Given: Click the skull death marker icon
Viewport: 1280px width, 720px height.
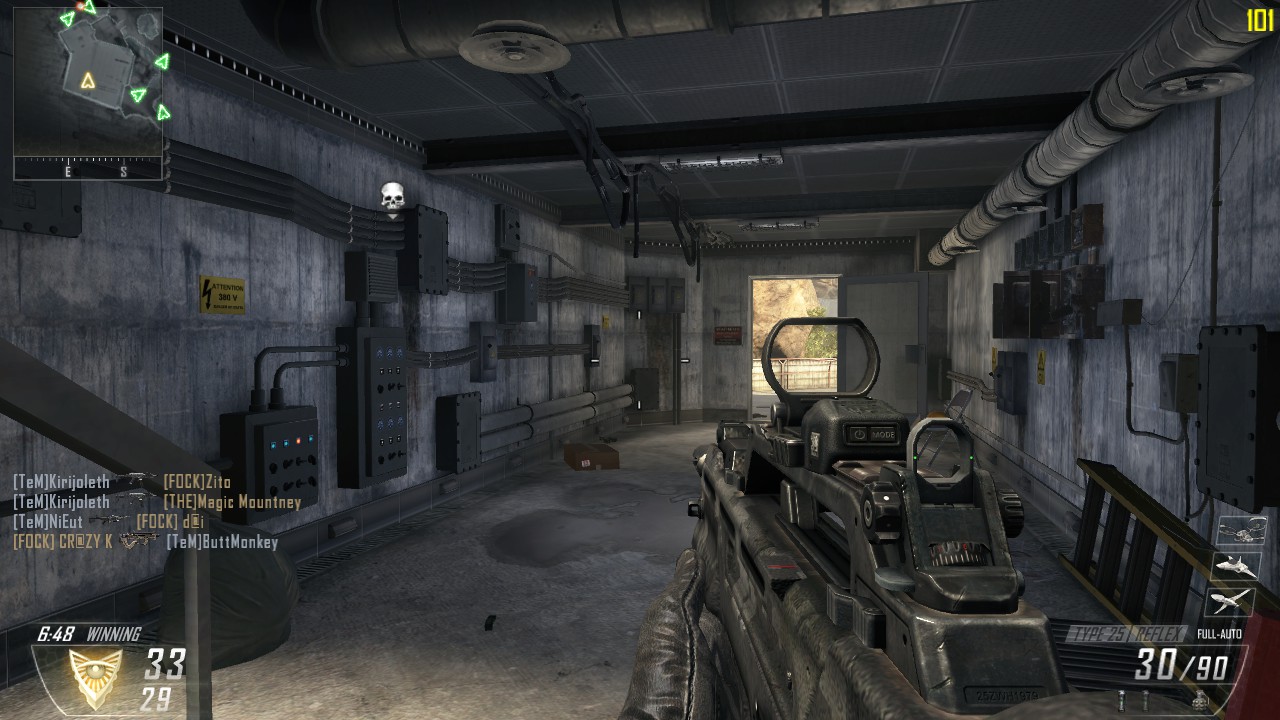Looking at the screenshot, I should point(392,198).
